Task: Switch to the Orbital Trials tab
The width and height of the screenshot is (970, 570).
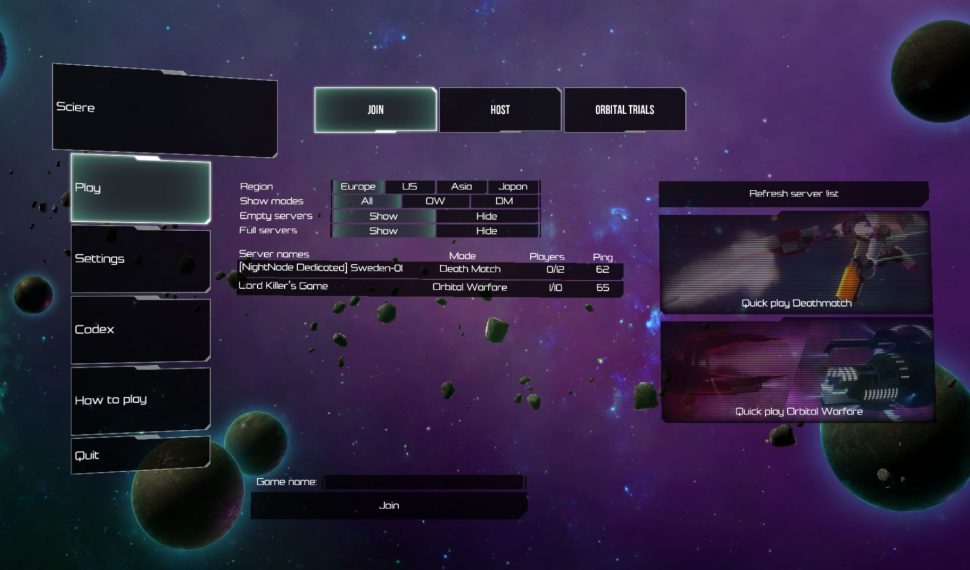Action: (625, 110)
